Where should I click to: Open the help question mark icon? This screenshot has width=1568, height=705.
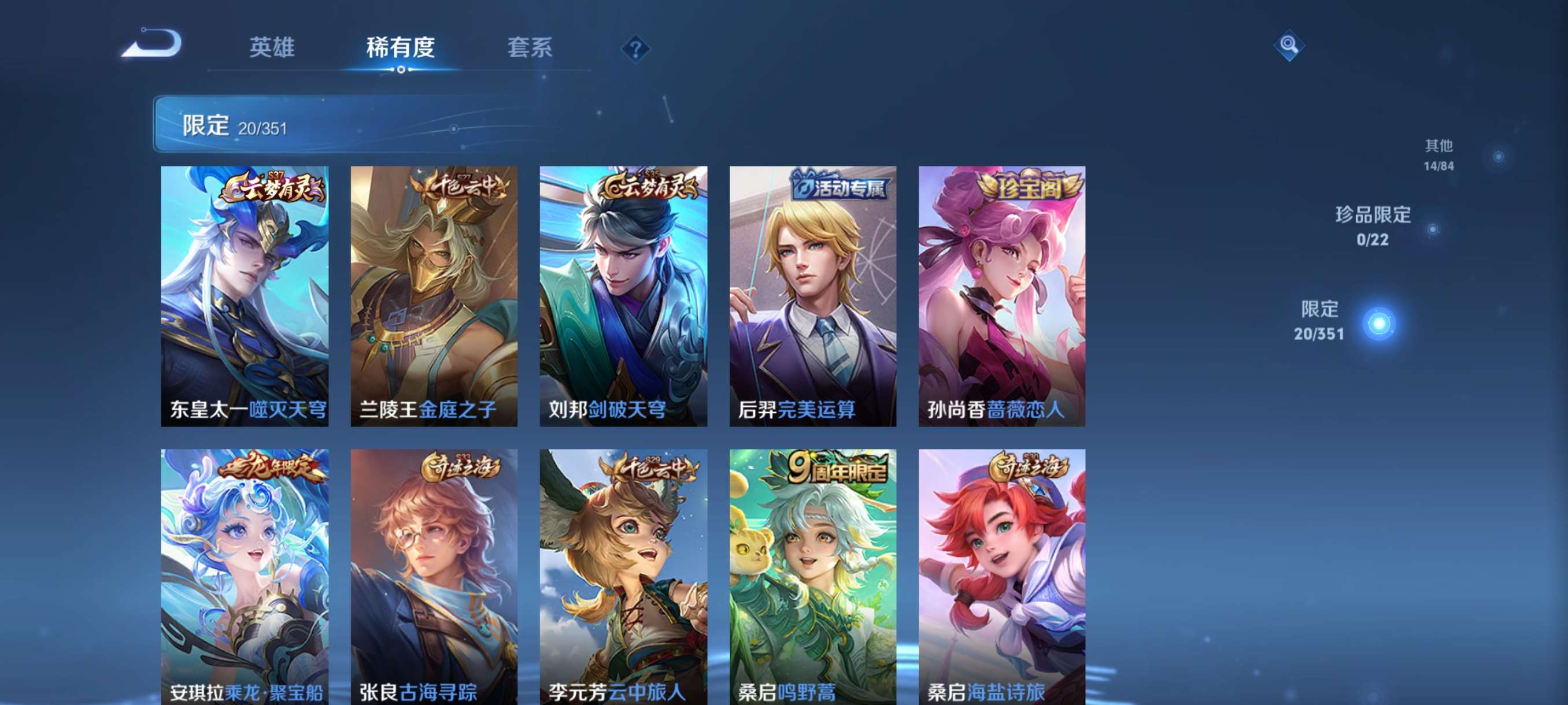click(635, 50)
